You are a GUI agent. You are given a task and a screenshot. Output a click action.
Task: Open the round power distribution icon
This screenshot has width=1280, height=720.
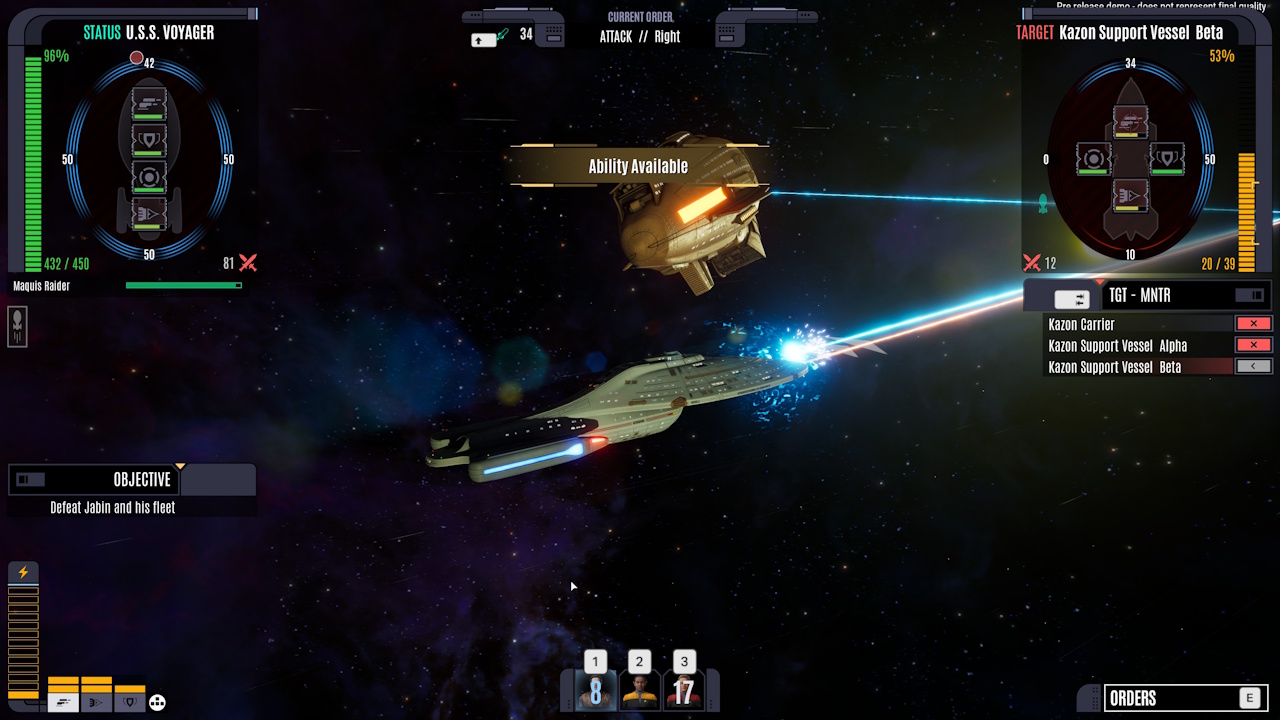(x=156, y=702)
